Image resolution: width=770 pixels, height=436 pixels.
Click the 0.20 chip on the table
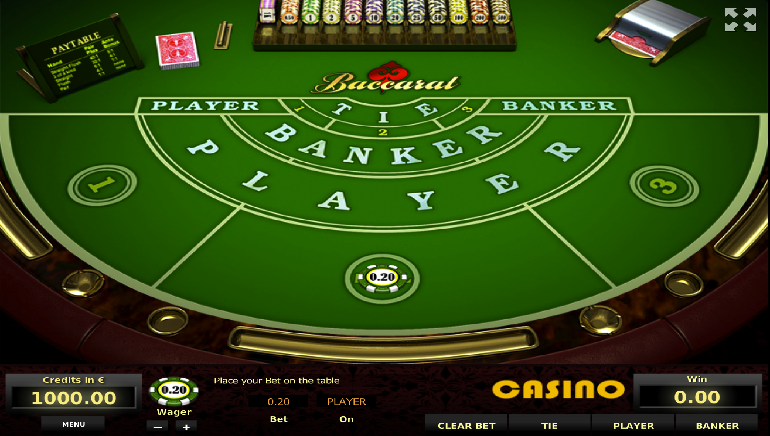point(382,277)
